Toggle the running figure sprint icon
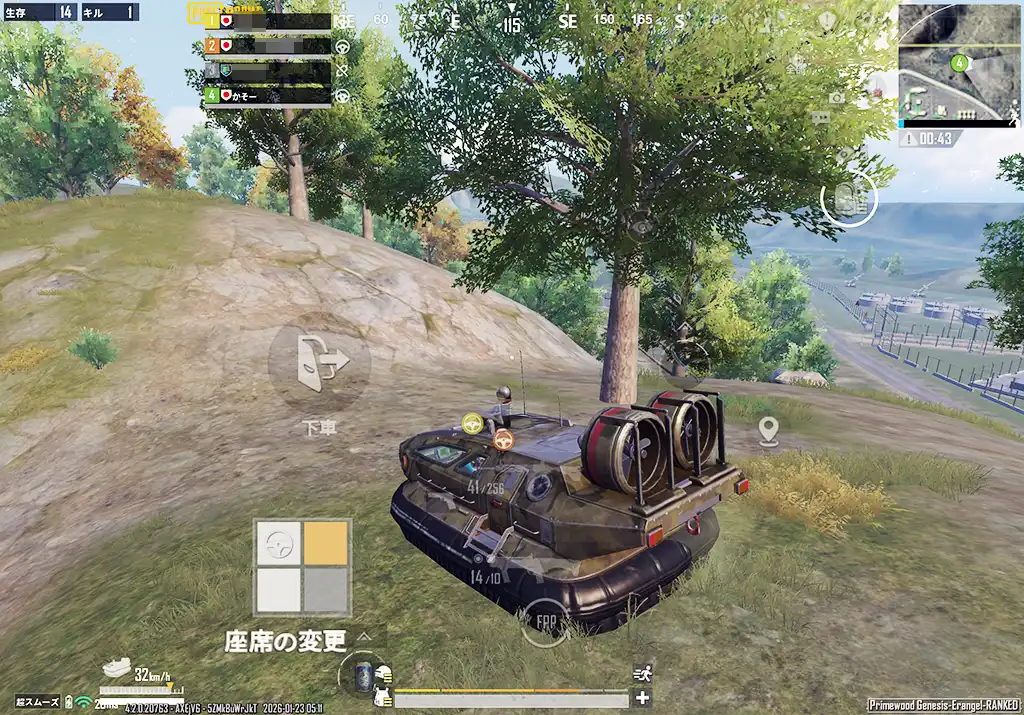This screenshot has height=715, width=1024. pyautogui.click(x=642, y=674)
